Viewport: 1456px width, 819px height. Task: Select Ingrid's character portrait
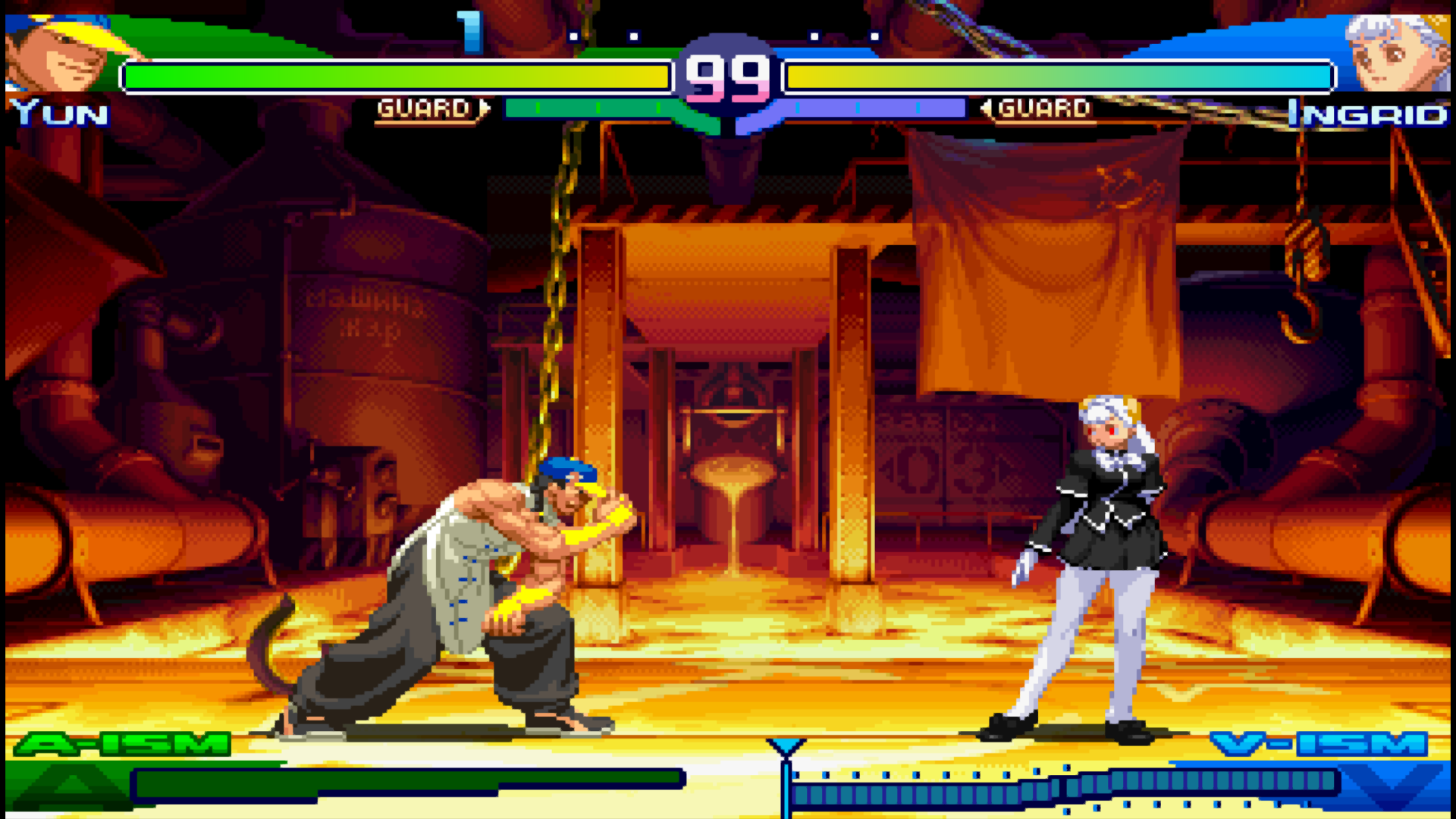1396,52
